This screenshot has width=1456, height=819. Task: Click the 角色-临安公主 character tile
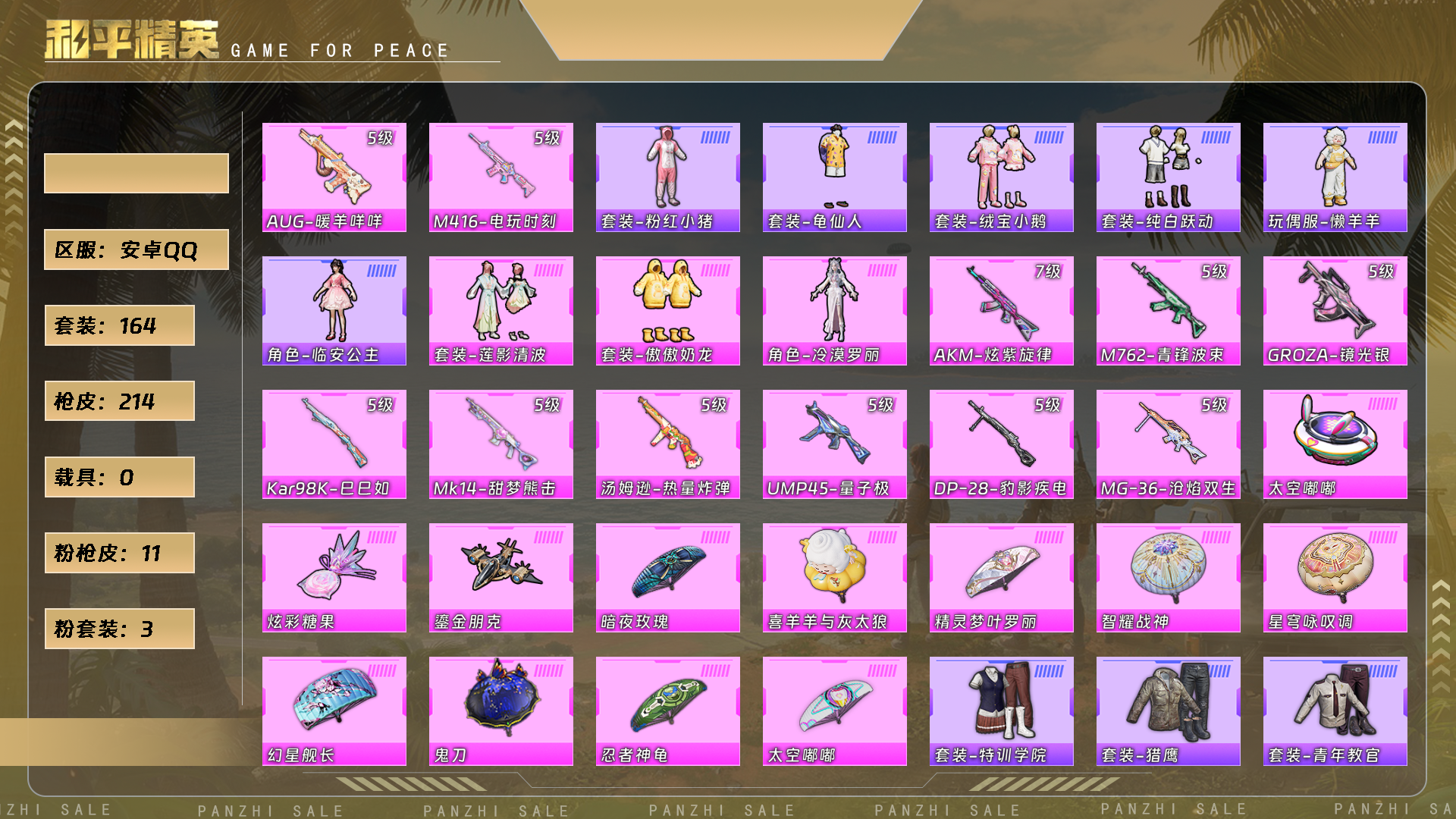334,311
